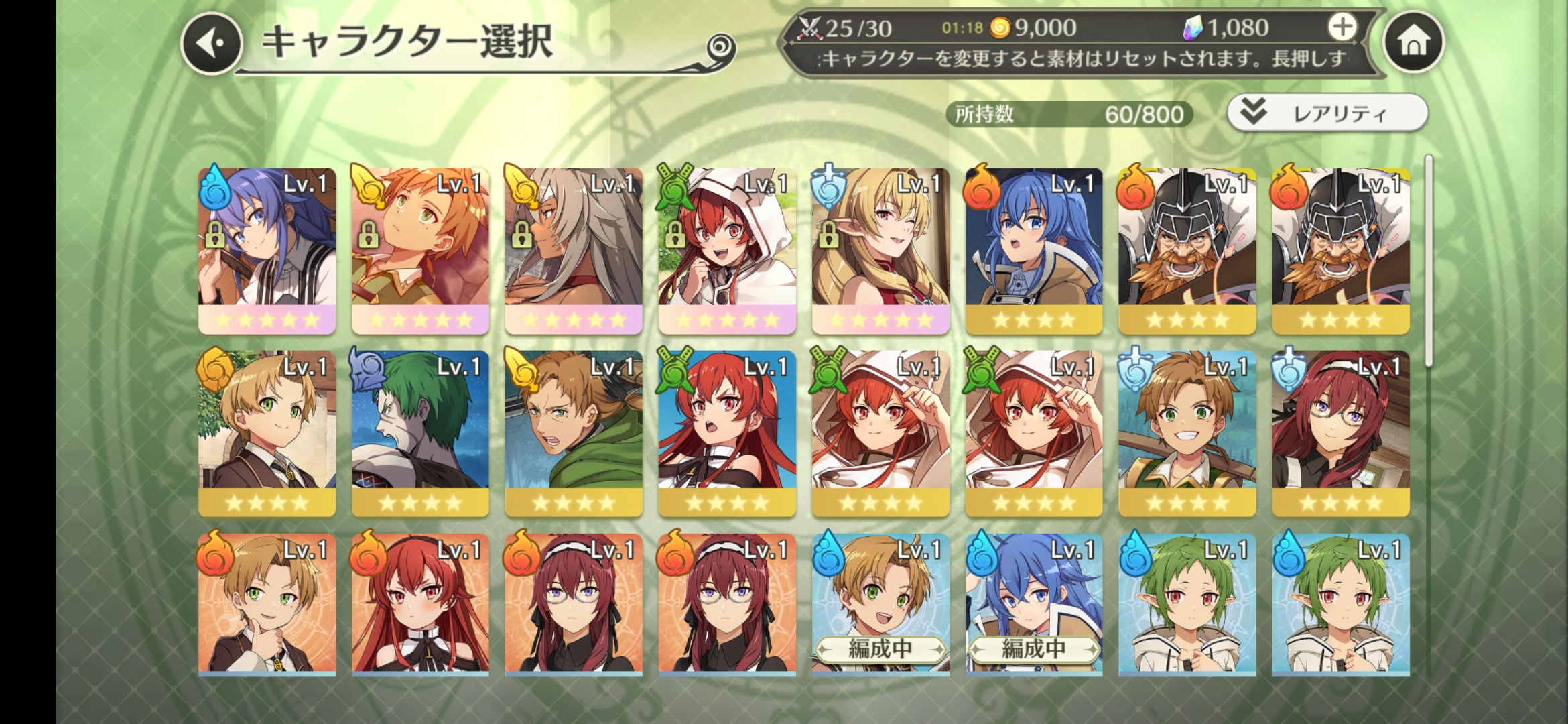Add more crystals with the plus button
This screenshot has height=724, width=1568.
click(1342, 27)
